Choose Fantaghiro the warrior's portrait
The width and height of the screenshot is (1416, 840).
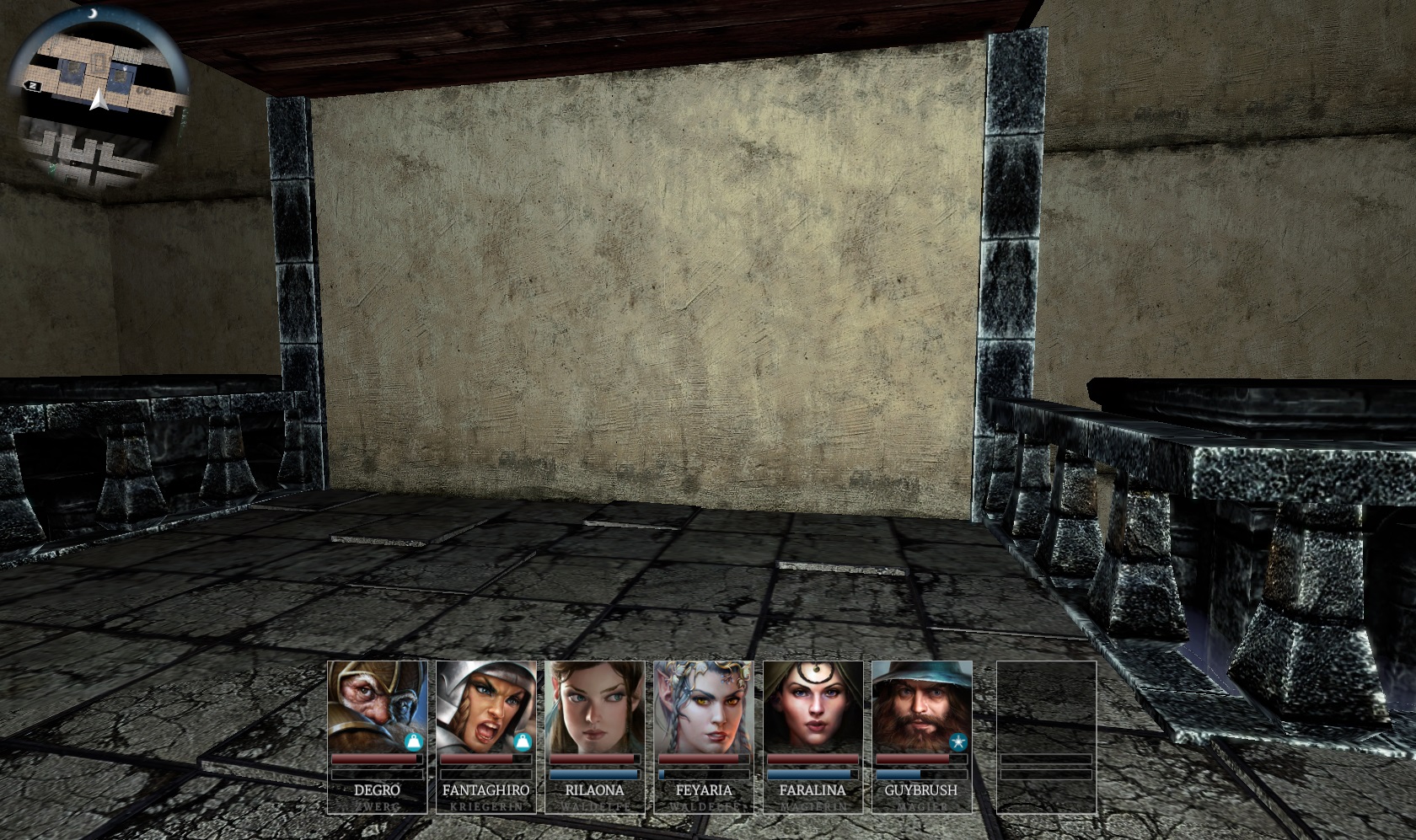point(485,706)
